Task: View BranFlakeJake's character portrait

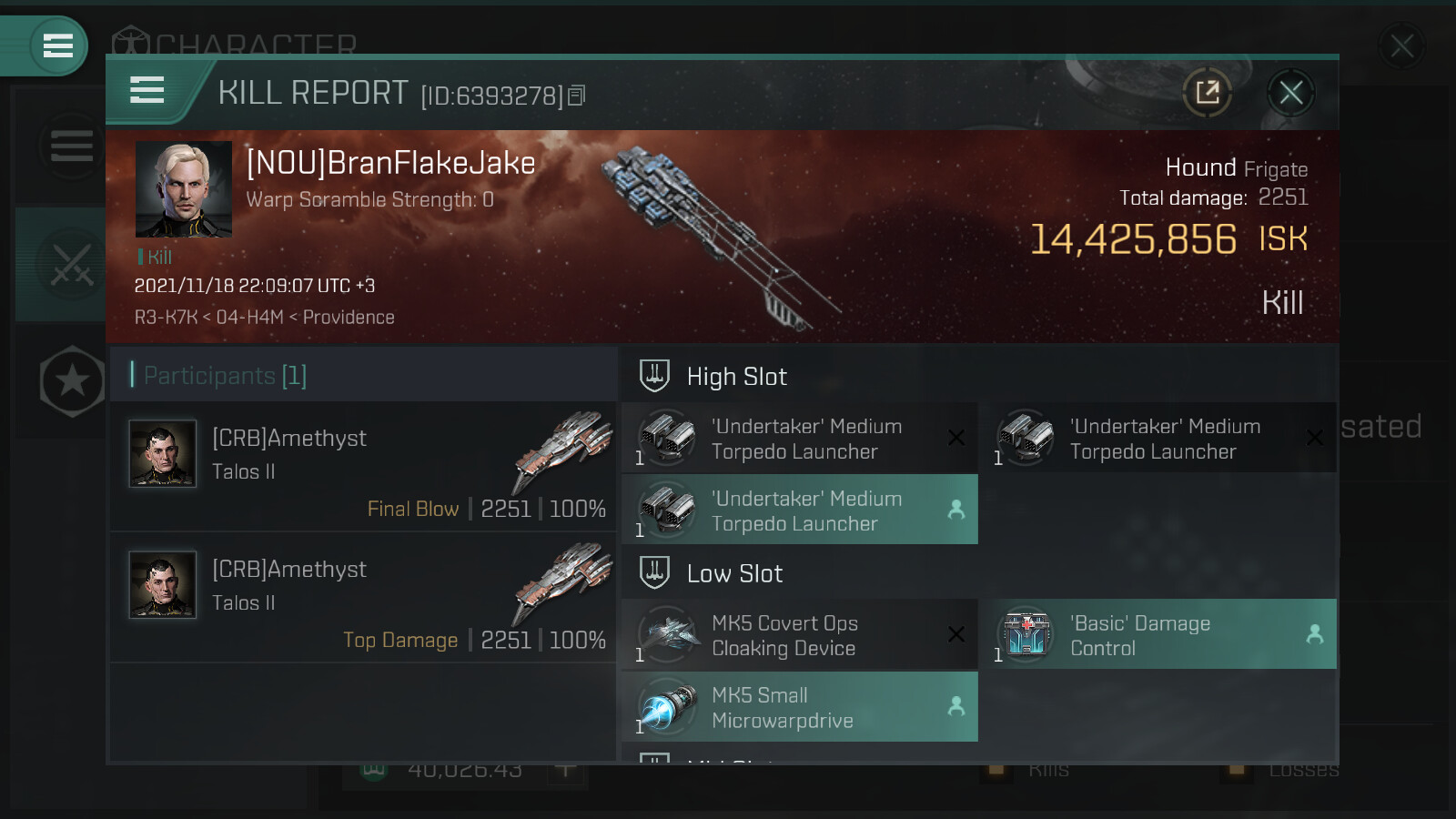Action: (184, 189)
